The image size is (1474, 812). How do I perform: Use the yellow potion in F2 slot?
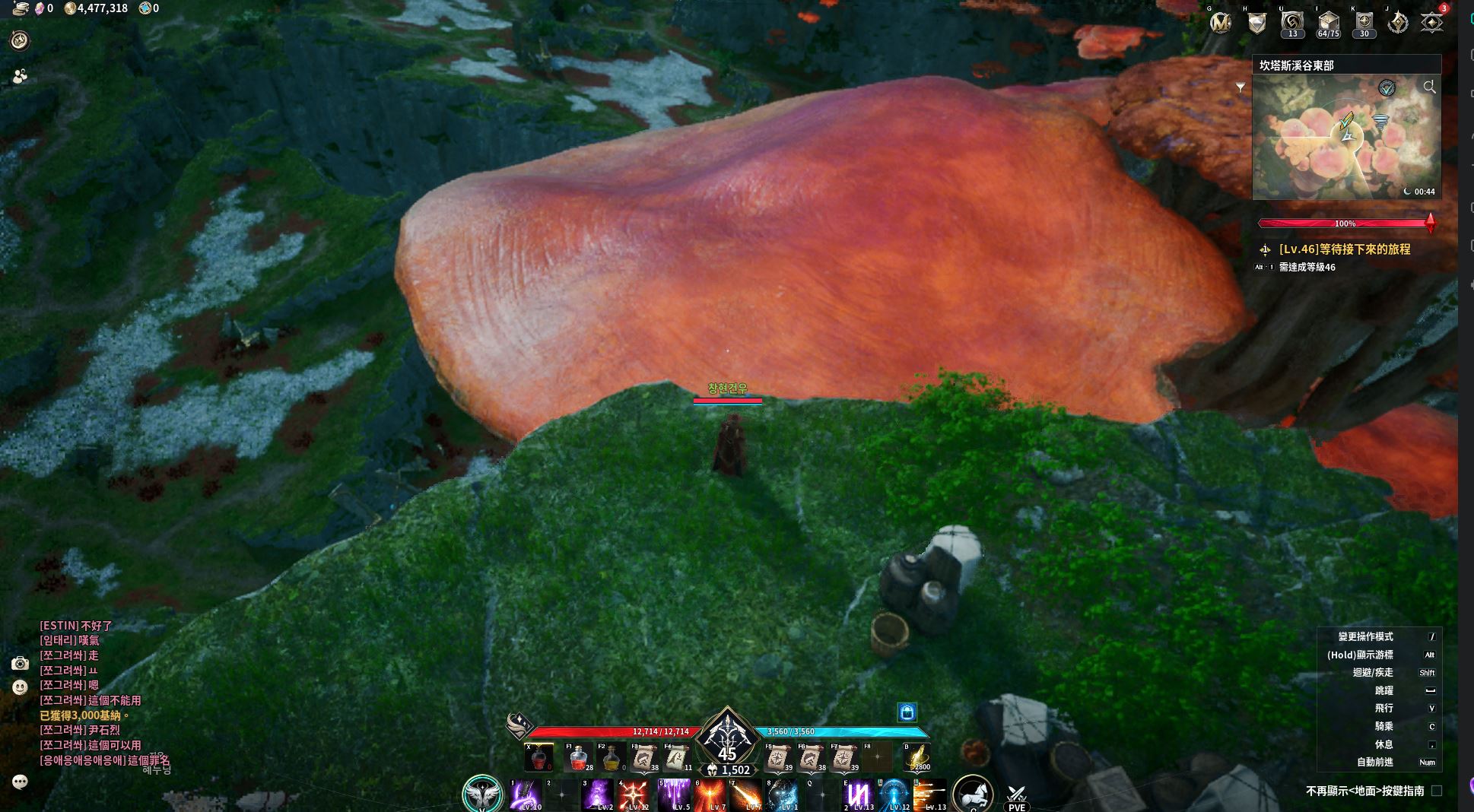click(612, 758)
